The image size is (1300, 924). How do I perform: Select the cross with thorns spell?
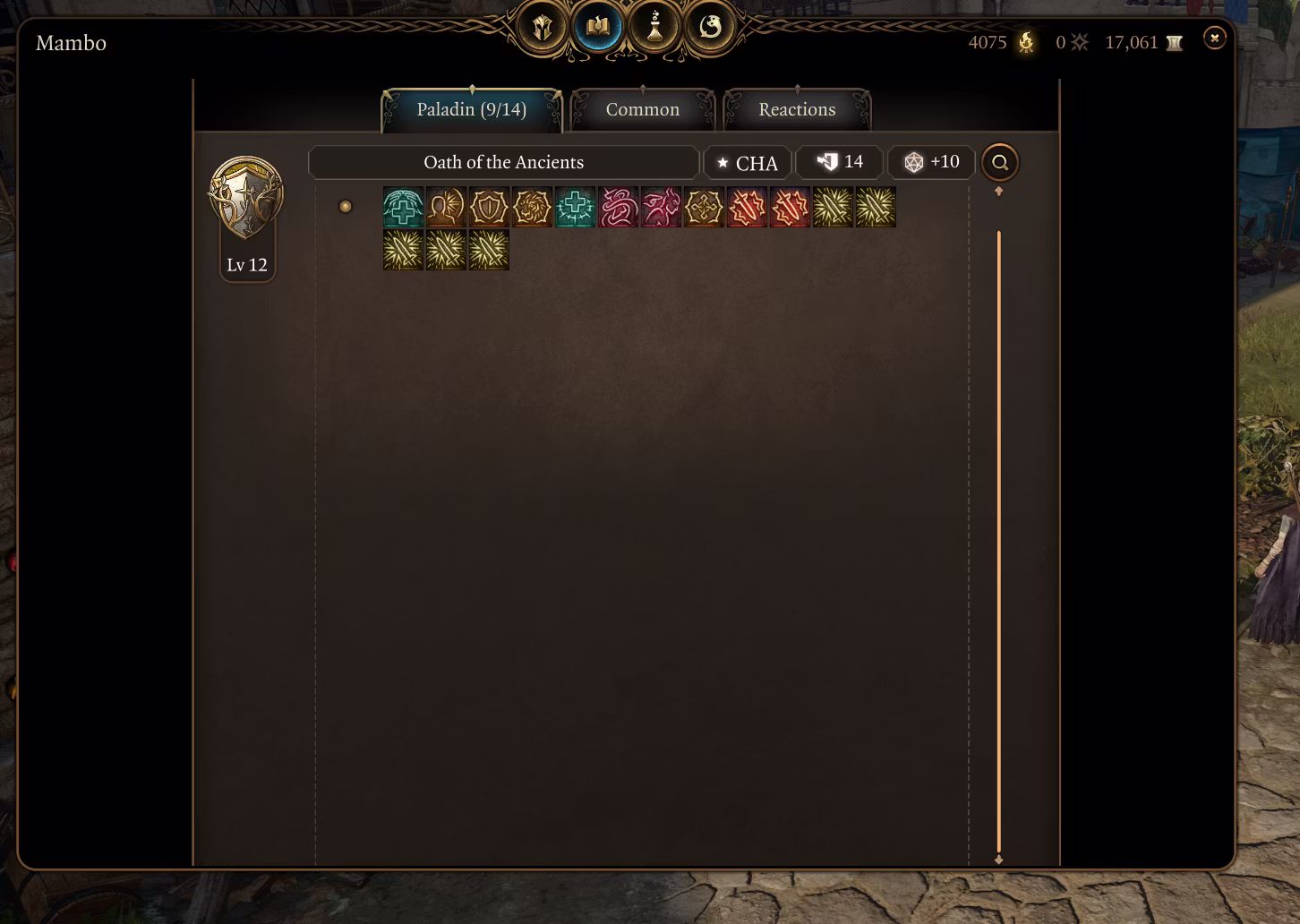click(575, 208)
